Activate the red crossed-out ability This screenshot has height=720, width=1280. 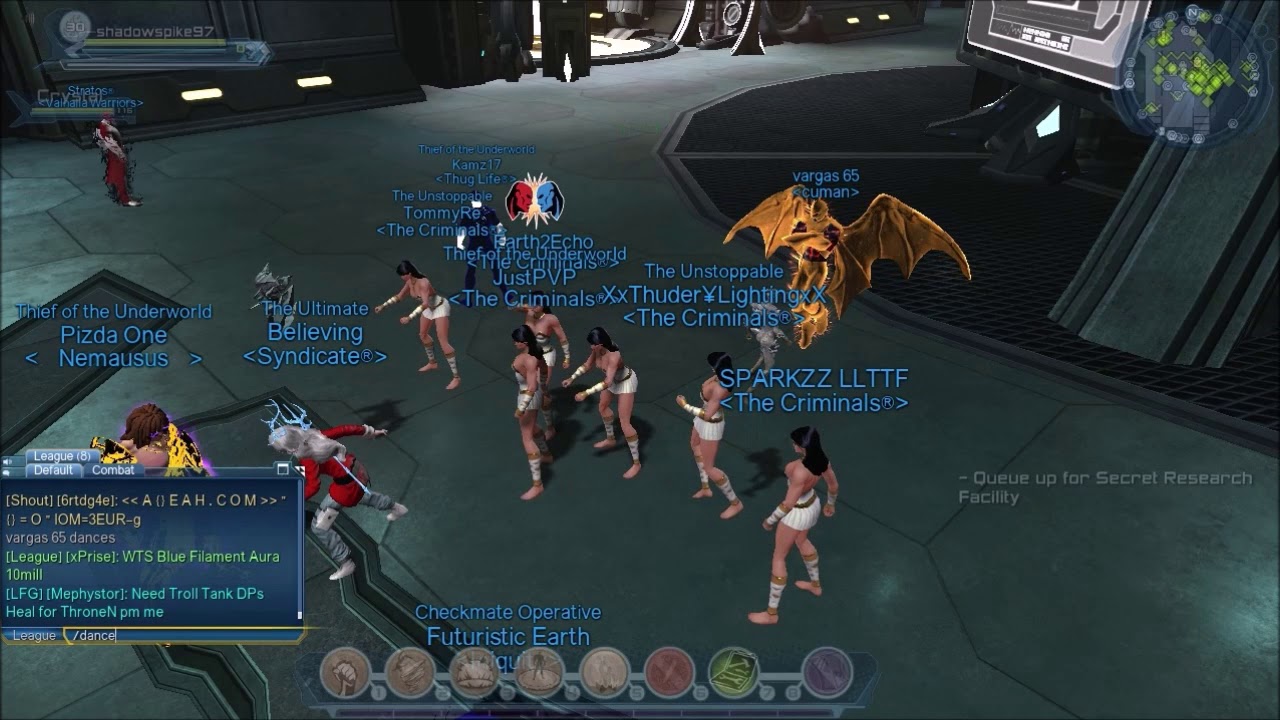669,672
